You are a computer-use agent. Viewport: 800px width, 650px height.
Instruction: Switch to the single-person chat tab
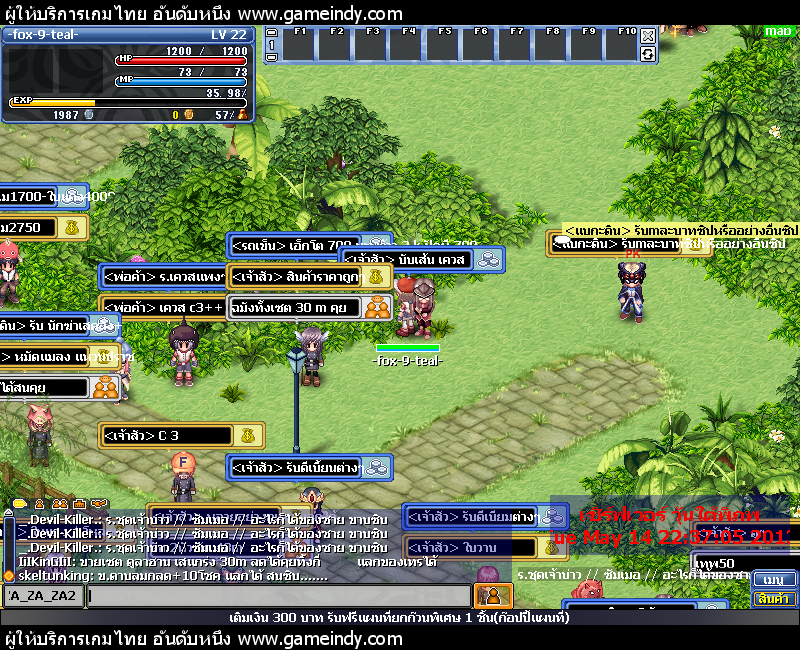(x=40, y=503)
